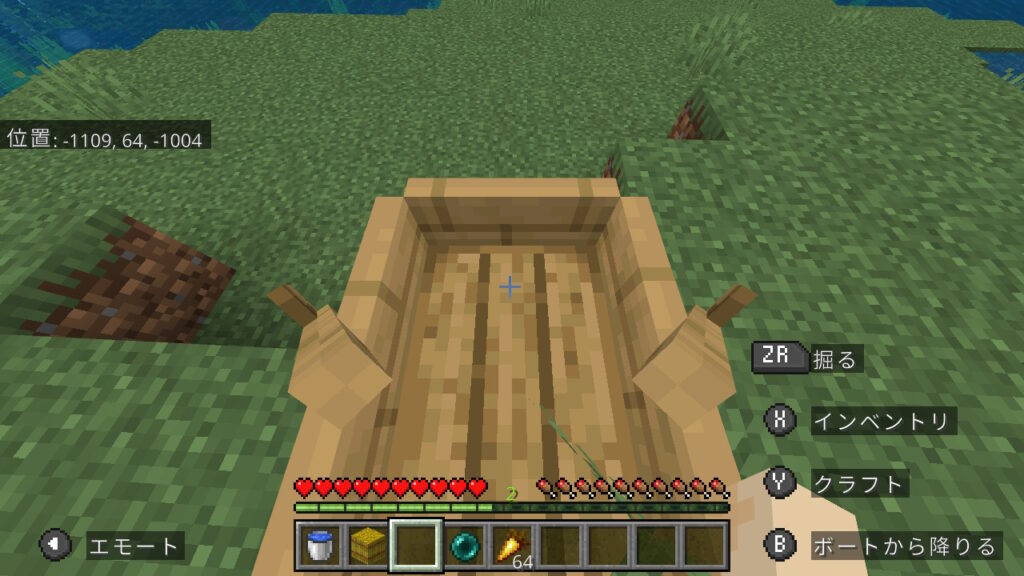This screenshot has width=1024, height=576.
Task: Select the ender pearl in the hotbar
Action: (x=464, y=545)
